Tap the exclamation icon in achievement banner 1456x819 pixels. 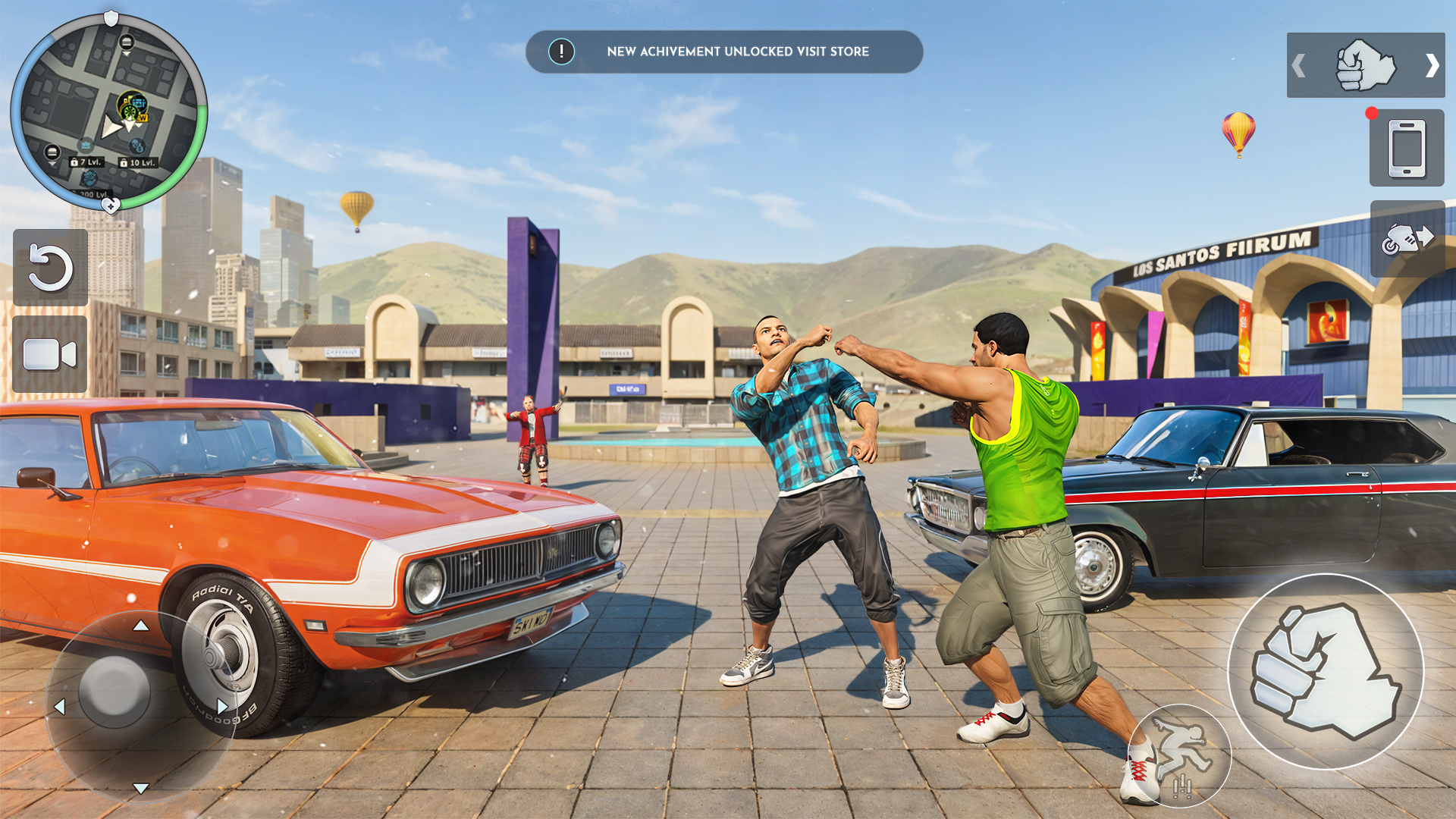[560, 52]
